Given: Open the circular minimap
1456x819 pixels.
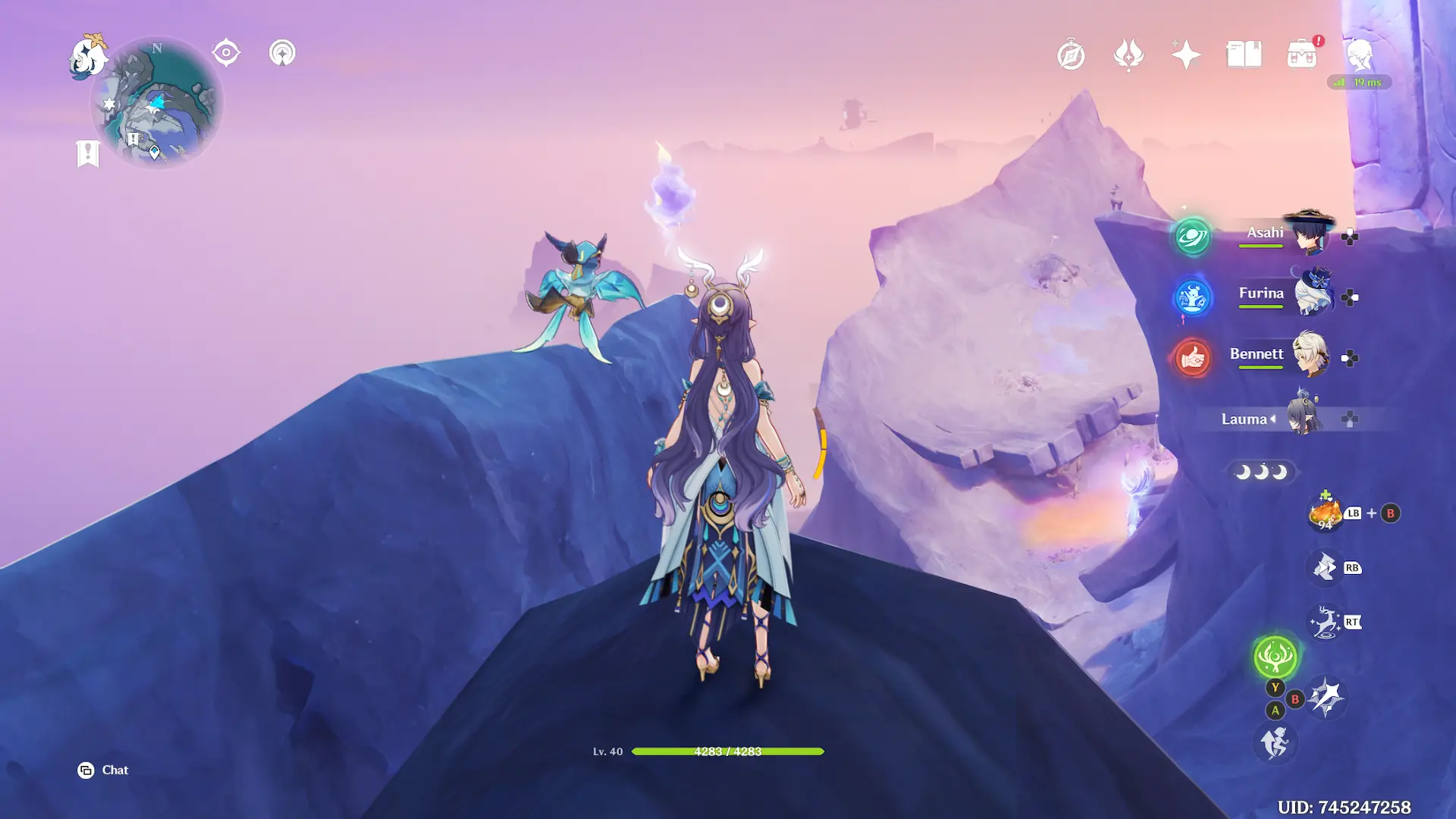Looking at the screenshot, I should pyautogui.click(x=157, y=104).
